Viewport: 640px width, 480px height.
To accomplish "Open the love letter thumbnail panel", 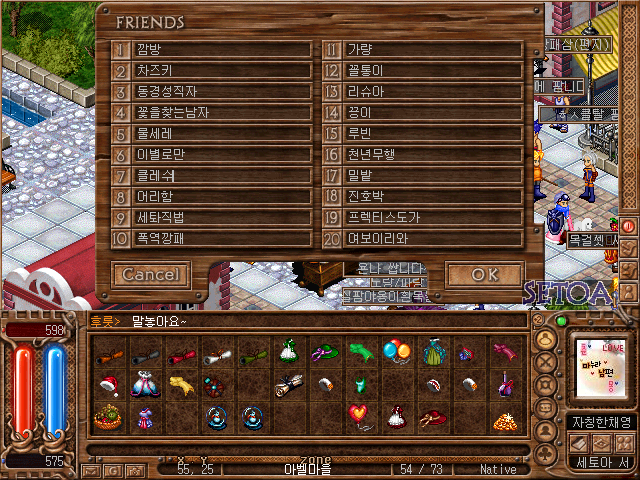I will coord(598,367).
